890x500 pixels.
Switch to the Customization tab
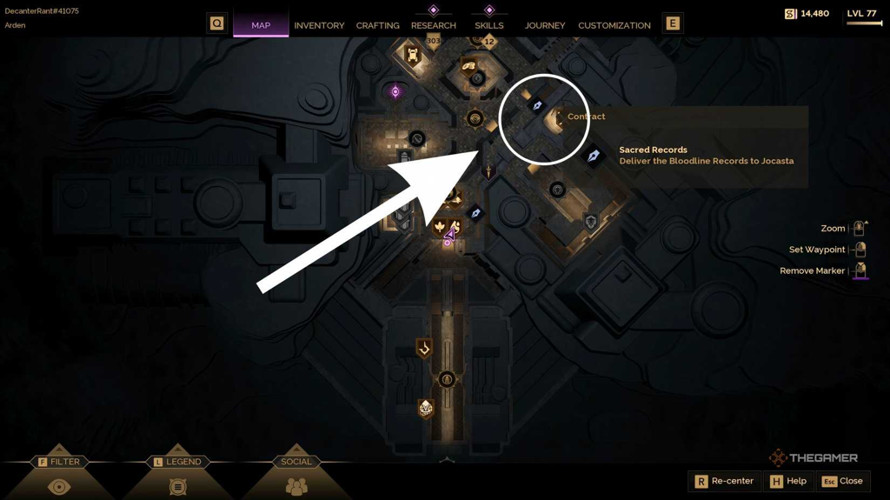click(x=614, y=25)
